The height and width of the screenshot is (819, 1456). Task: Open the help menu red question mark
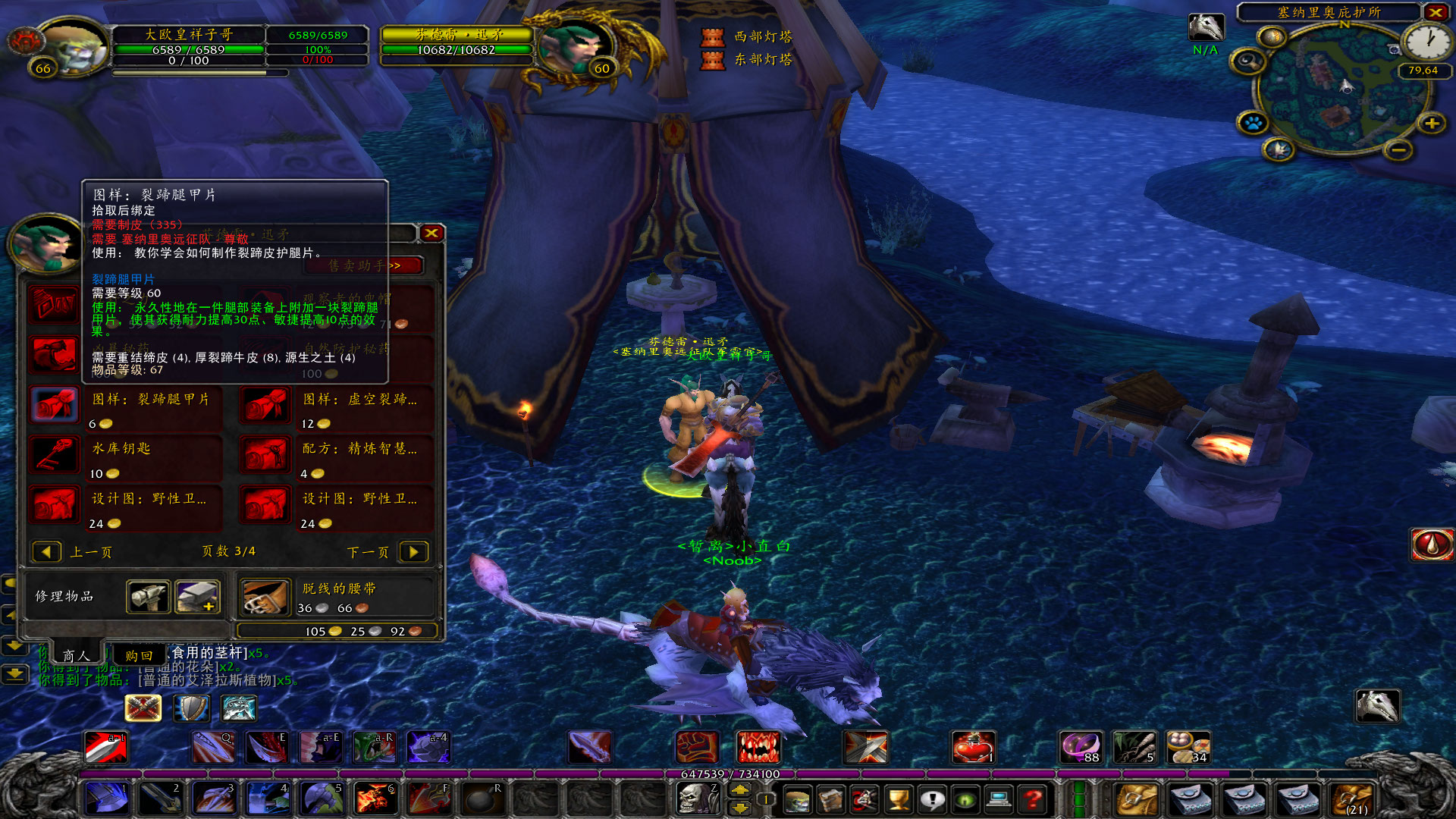pyautogui.click(x=1032, y=799)
